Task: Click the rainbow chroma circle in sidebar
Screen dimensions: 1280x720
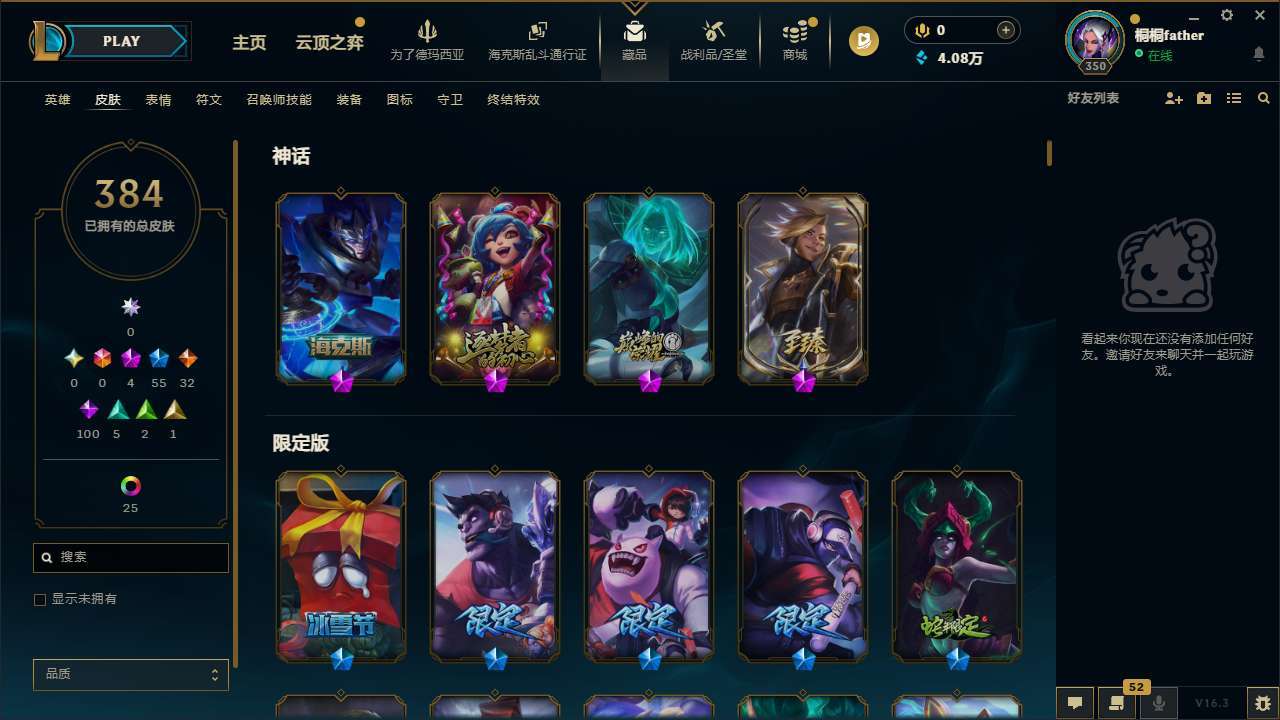Action: [130, 487]
